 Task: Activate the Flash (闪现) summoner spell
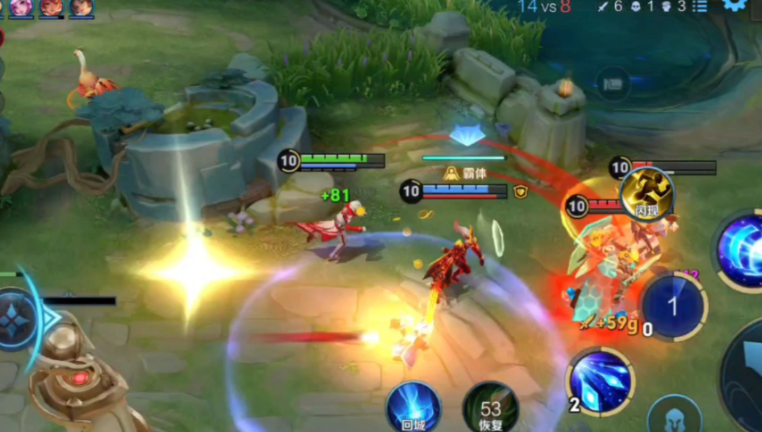pos(646,192)
